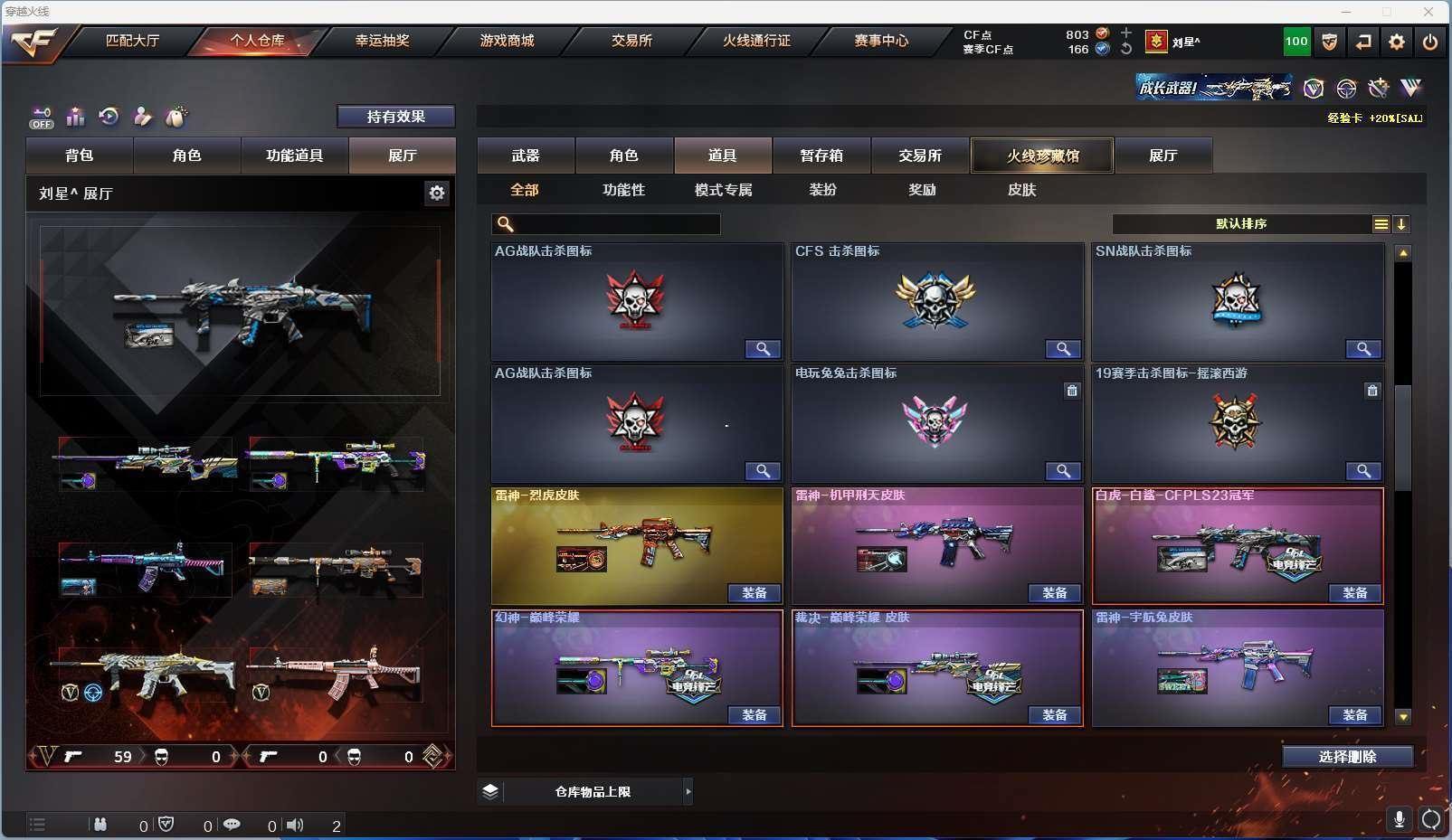Equip the 雷神-宇航兔皮肤 skin

point(1354,715)
